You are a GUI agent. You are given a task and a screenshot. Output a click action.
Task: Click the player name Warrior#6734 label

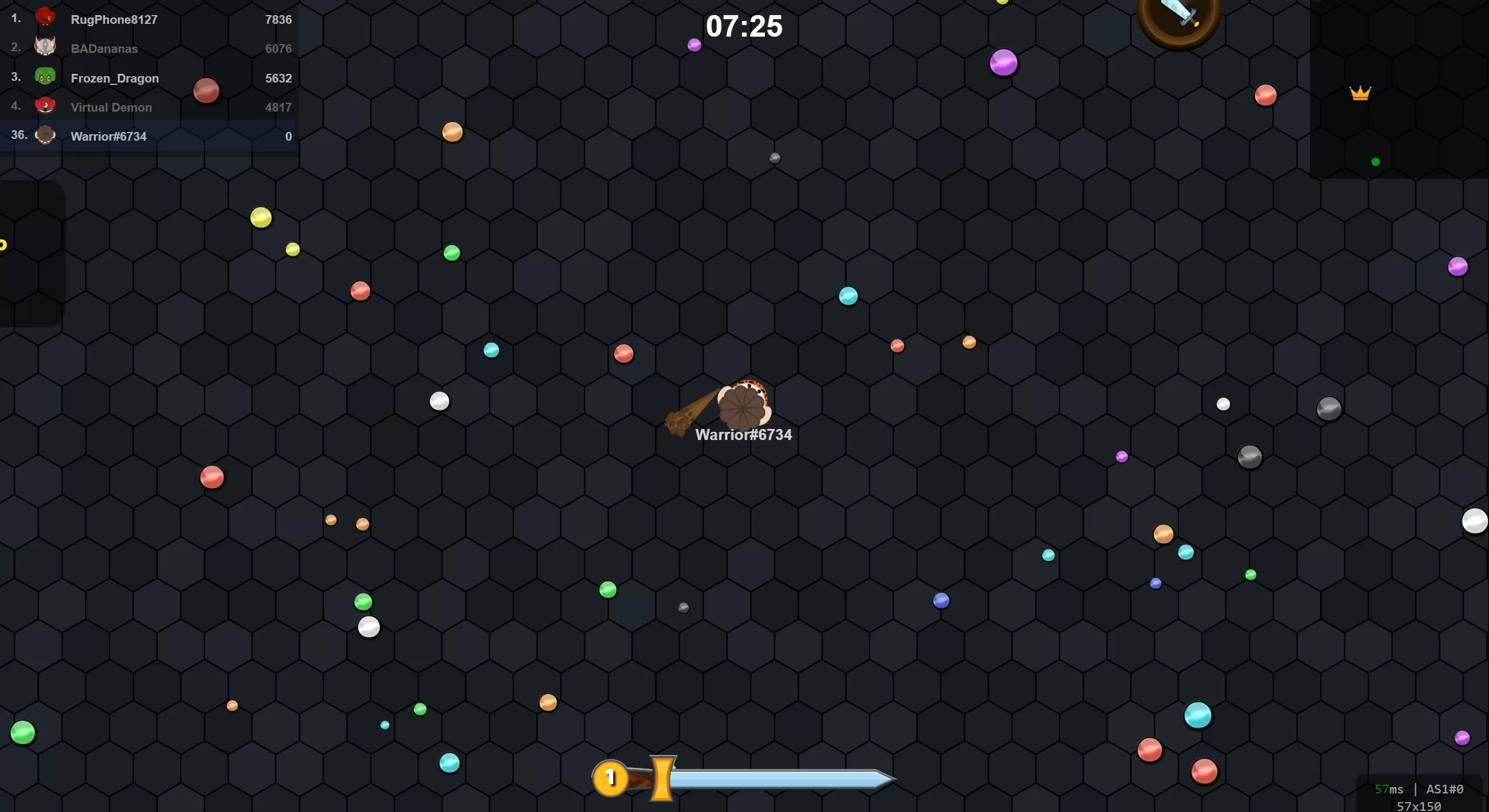click(x=744, y=434)
